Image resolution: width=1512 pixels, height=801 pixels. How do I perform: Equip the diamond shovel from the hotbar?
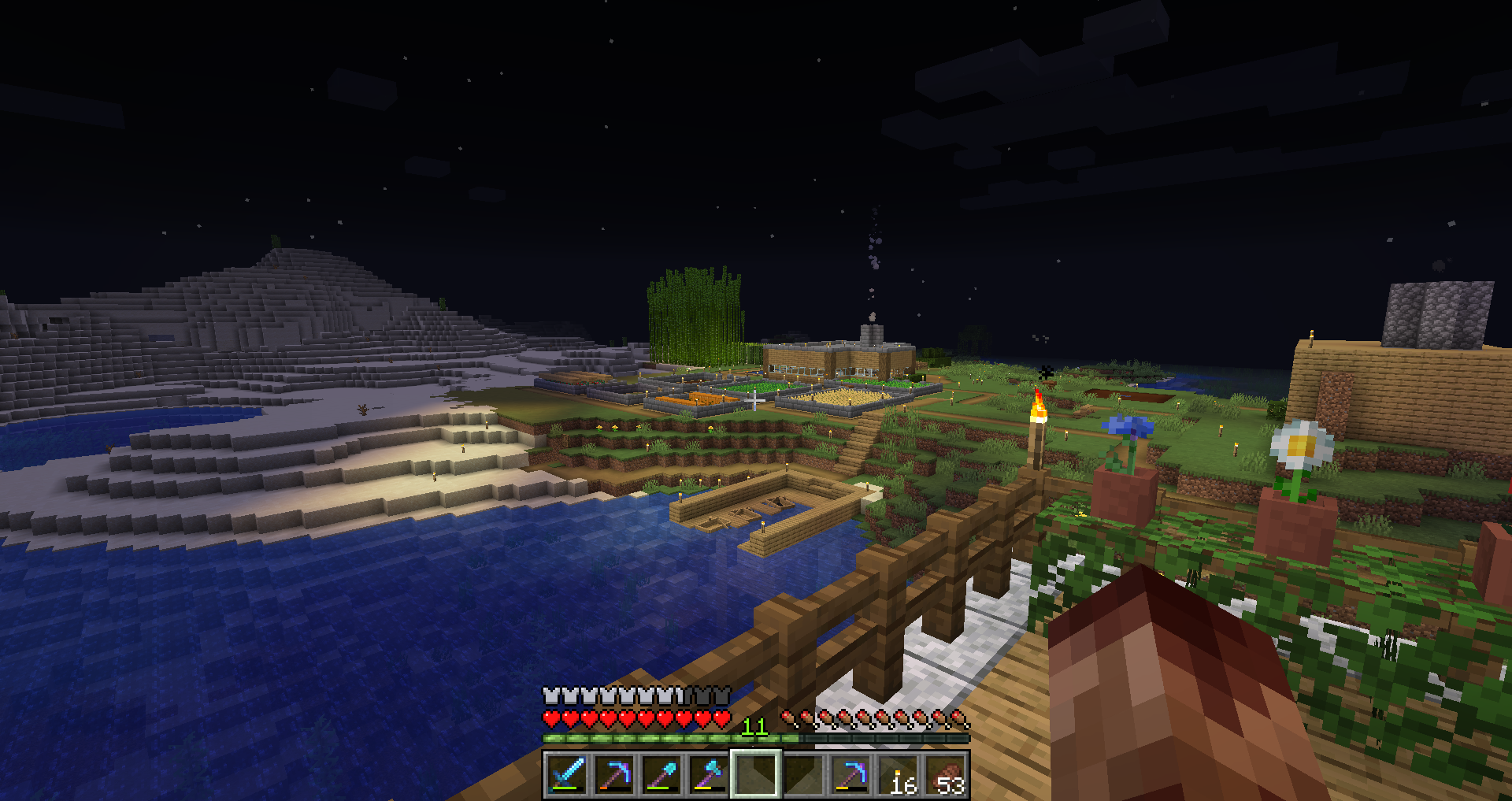661,774
